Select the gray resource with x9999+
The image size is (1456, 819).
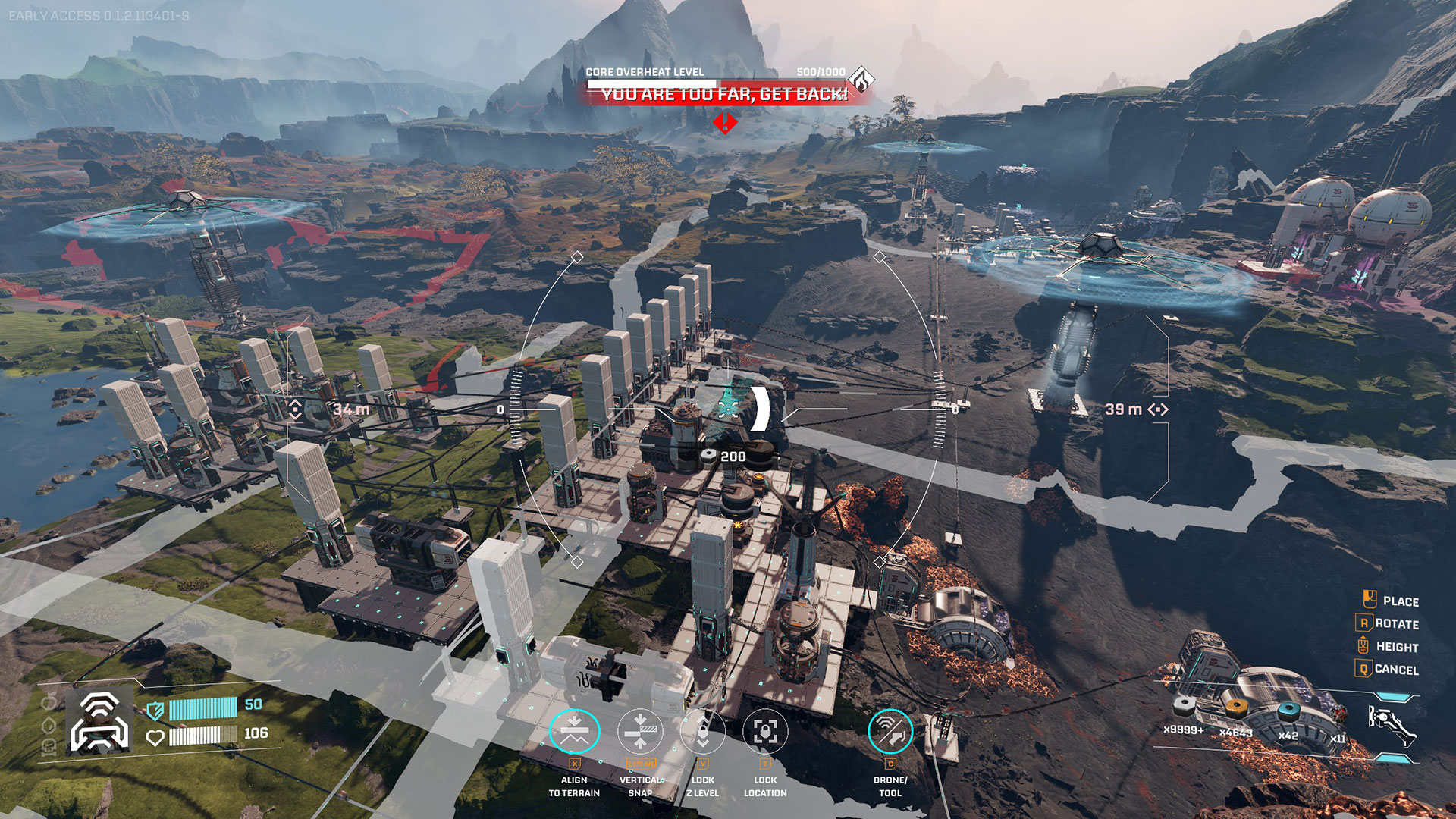(1183, 708)
